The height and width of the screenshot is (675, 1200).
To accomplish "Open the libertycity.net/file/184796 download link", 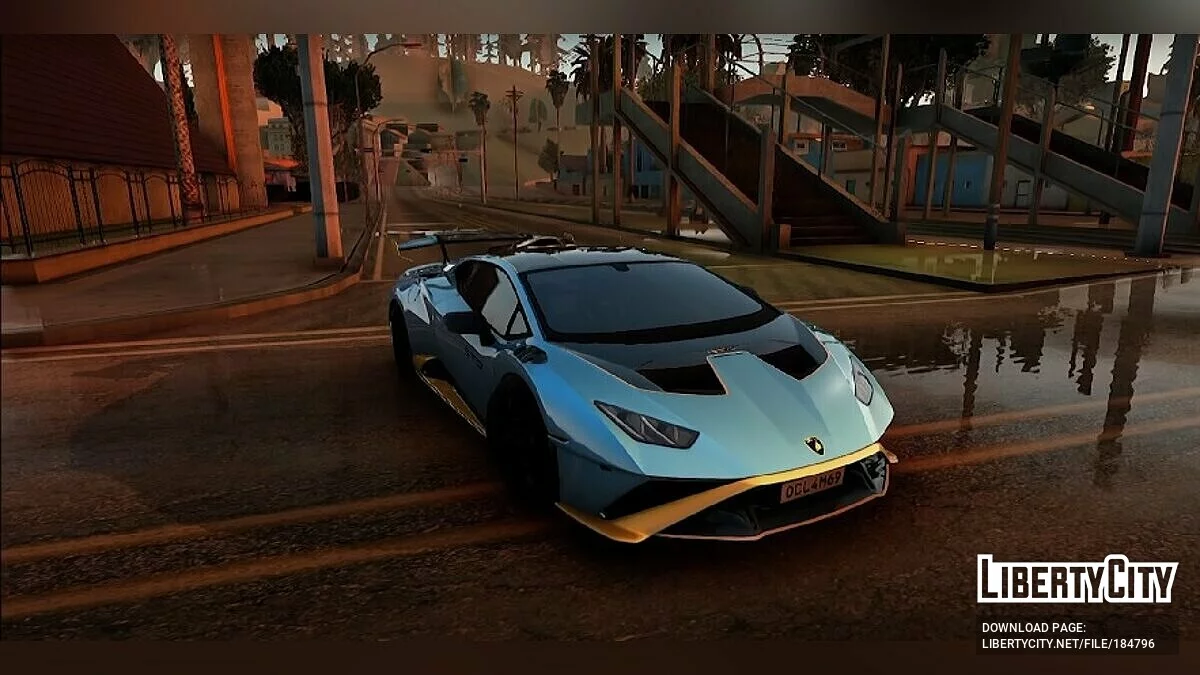I will click(x=1067, y=644).
